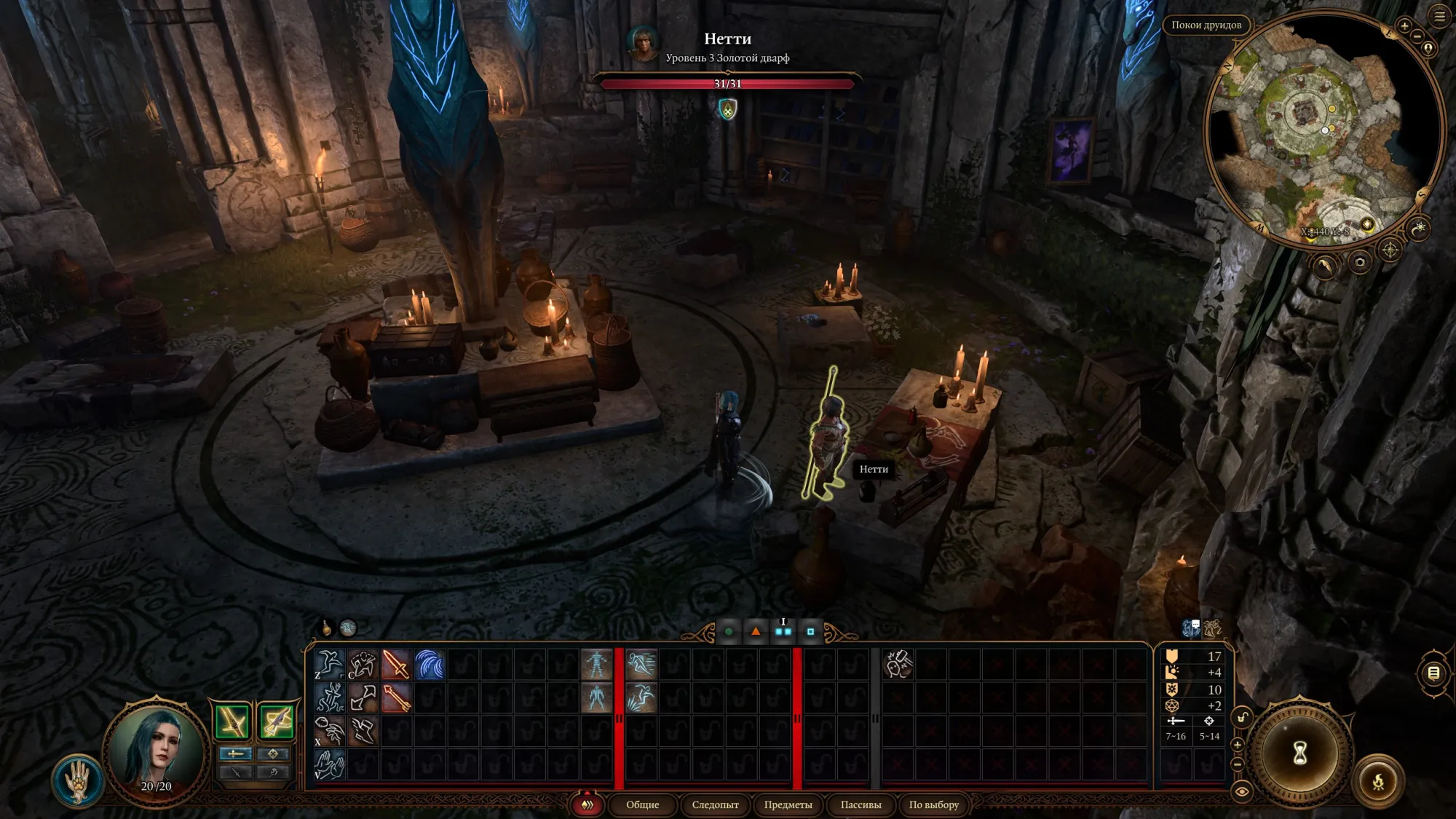Open the camera button below minimap
The width and height of the screenshot is (1456, 819).
1358,262
